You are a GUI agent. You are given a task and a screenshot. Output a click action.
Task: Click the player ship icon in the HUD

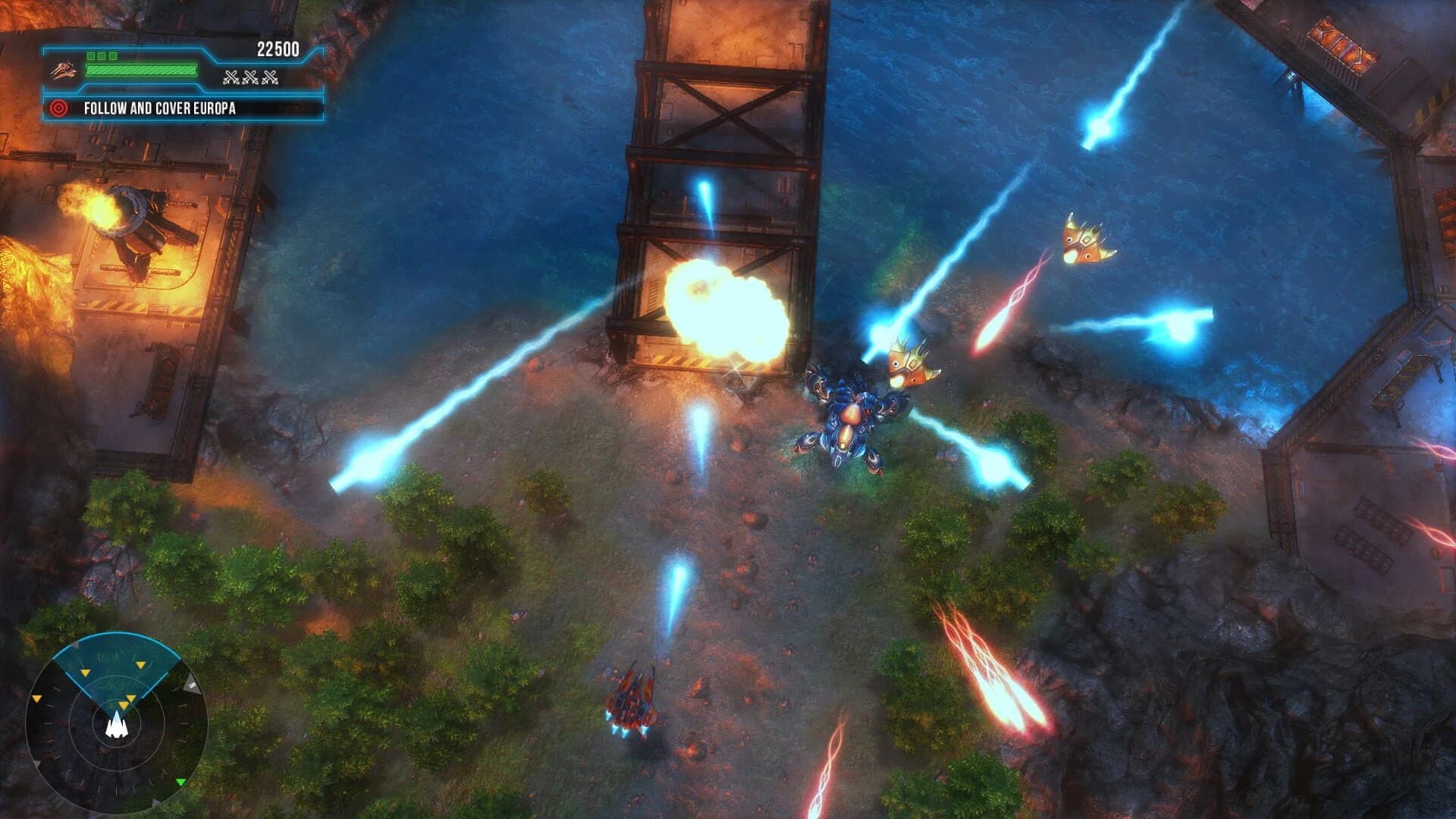pos(64,70)
